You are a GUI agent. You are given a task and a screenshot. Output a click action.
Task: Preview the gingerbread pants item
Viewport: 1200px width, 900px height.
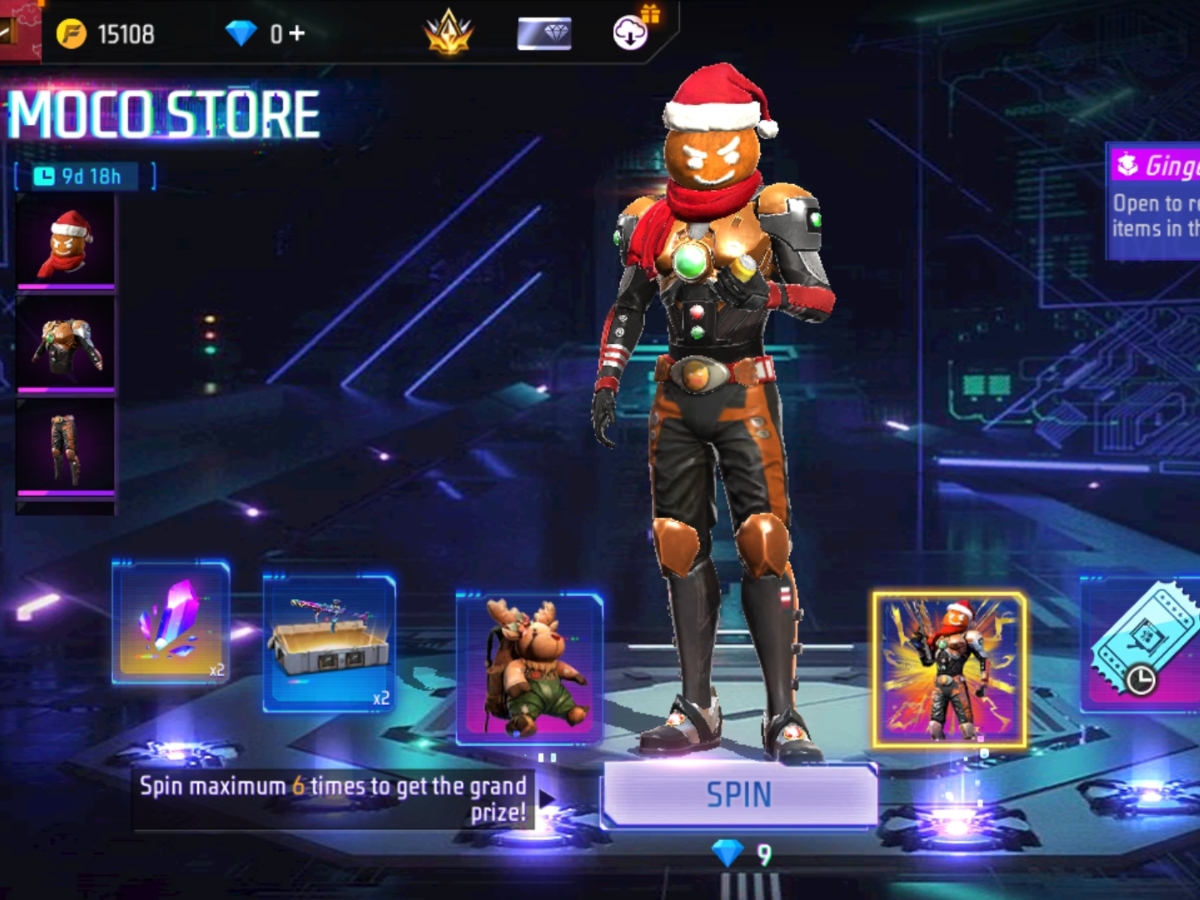[66, 448]
